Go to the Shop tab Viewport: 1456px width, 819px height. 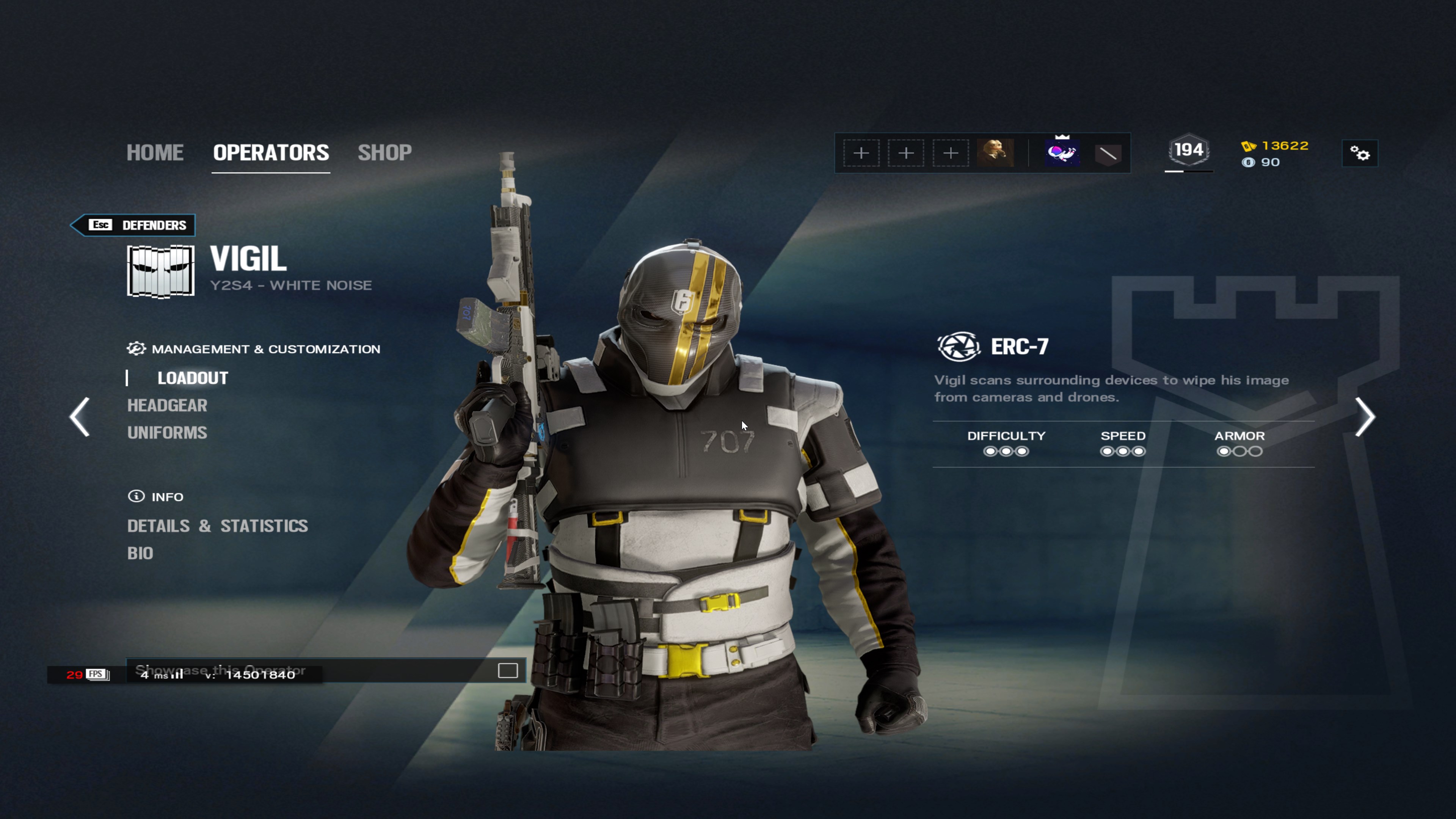point(384,152)
